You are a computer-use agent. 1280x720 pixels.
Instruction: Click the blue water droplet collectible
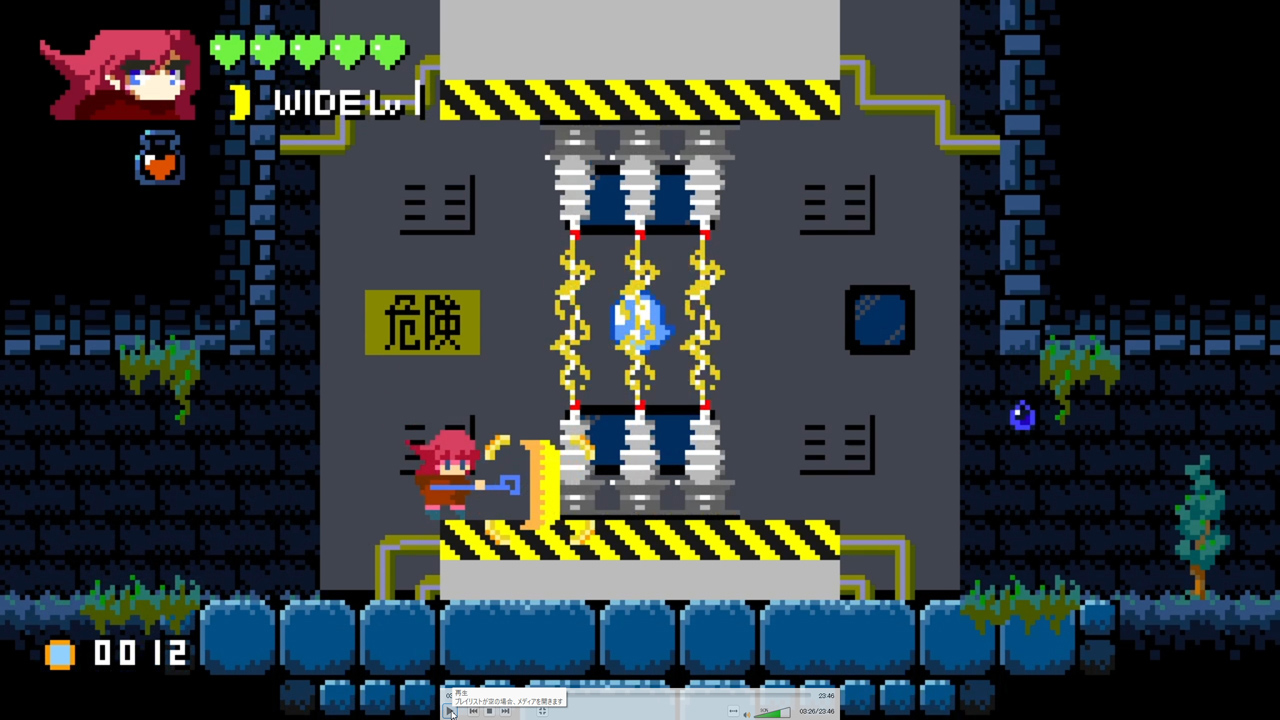tap(1022, 413)
